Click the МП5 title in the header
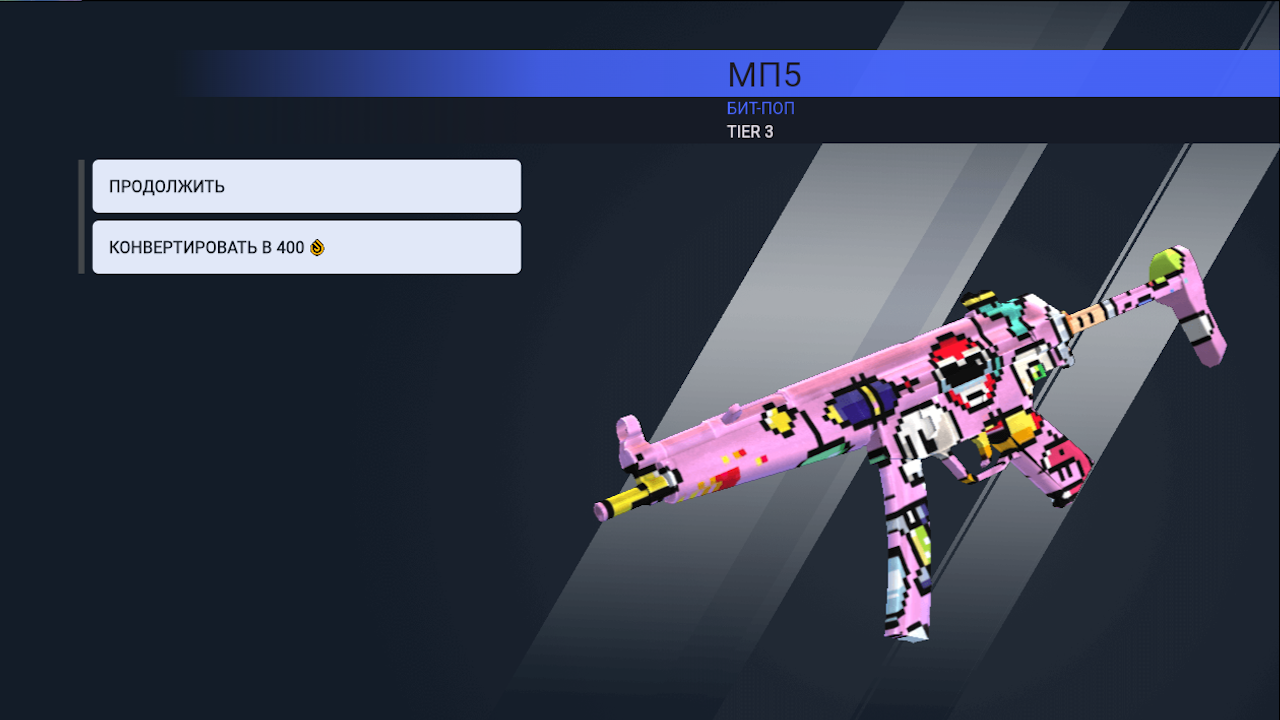Image resolution: width=1280 pixels, height=720 pixels. tap(763, 74)
